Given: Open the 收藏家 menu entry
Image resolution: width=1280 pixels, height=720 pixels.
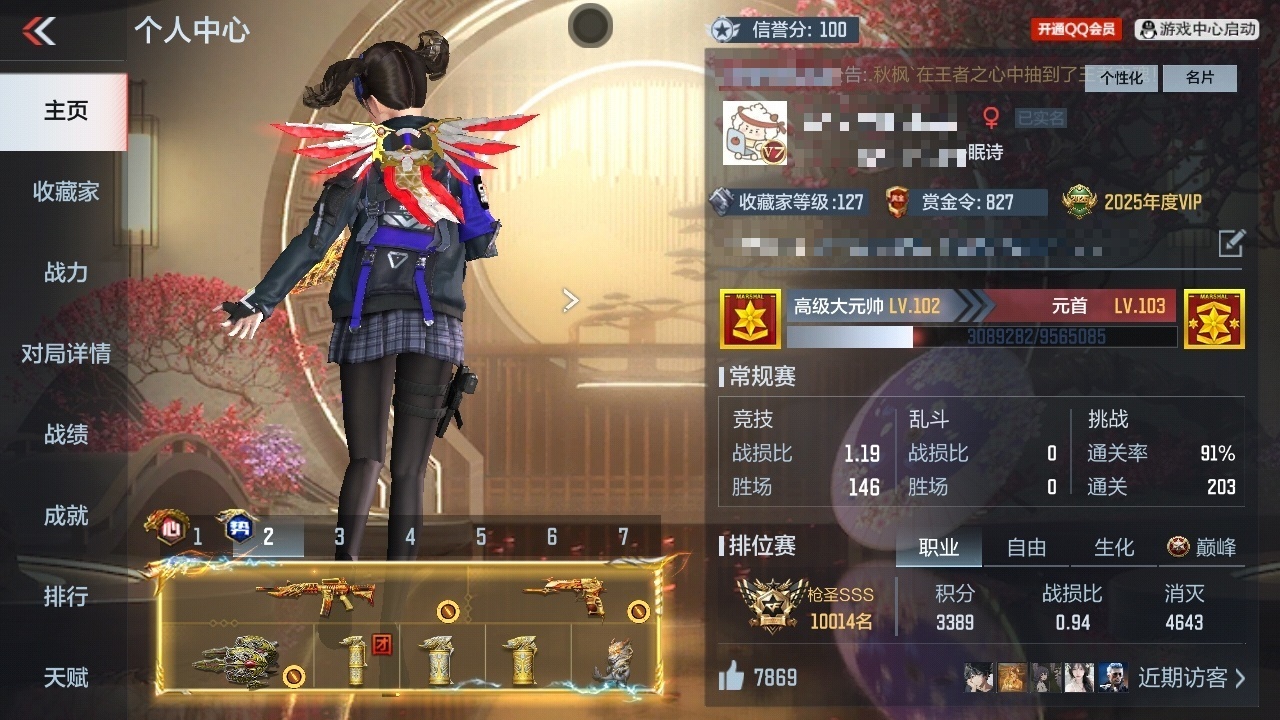Looking at the screenshot, I should tap(65, 191).
